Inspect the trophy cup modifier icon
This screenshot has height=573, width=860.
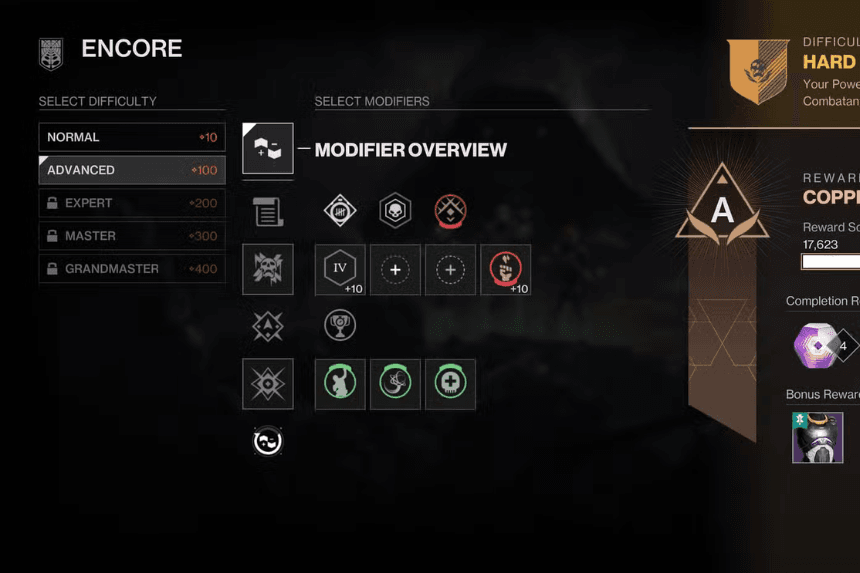coord(340,325)
